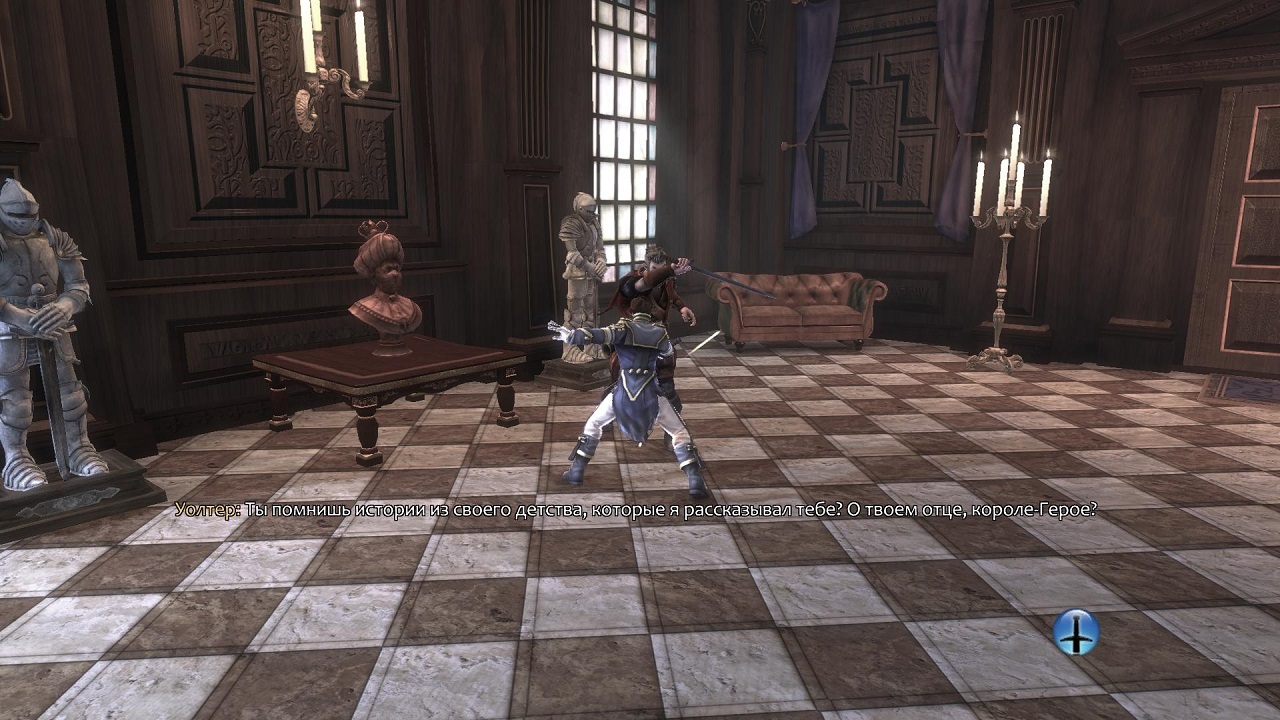Click the blue sword melee icon
The width and height of the screenshot is (1280, 720).
[1076, 632]
